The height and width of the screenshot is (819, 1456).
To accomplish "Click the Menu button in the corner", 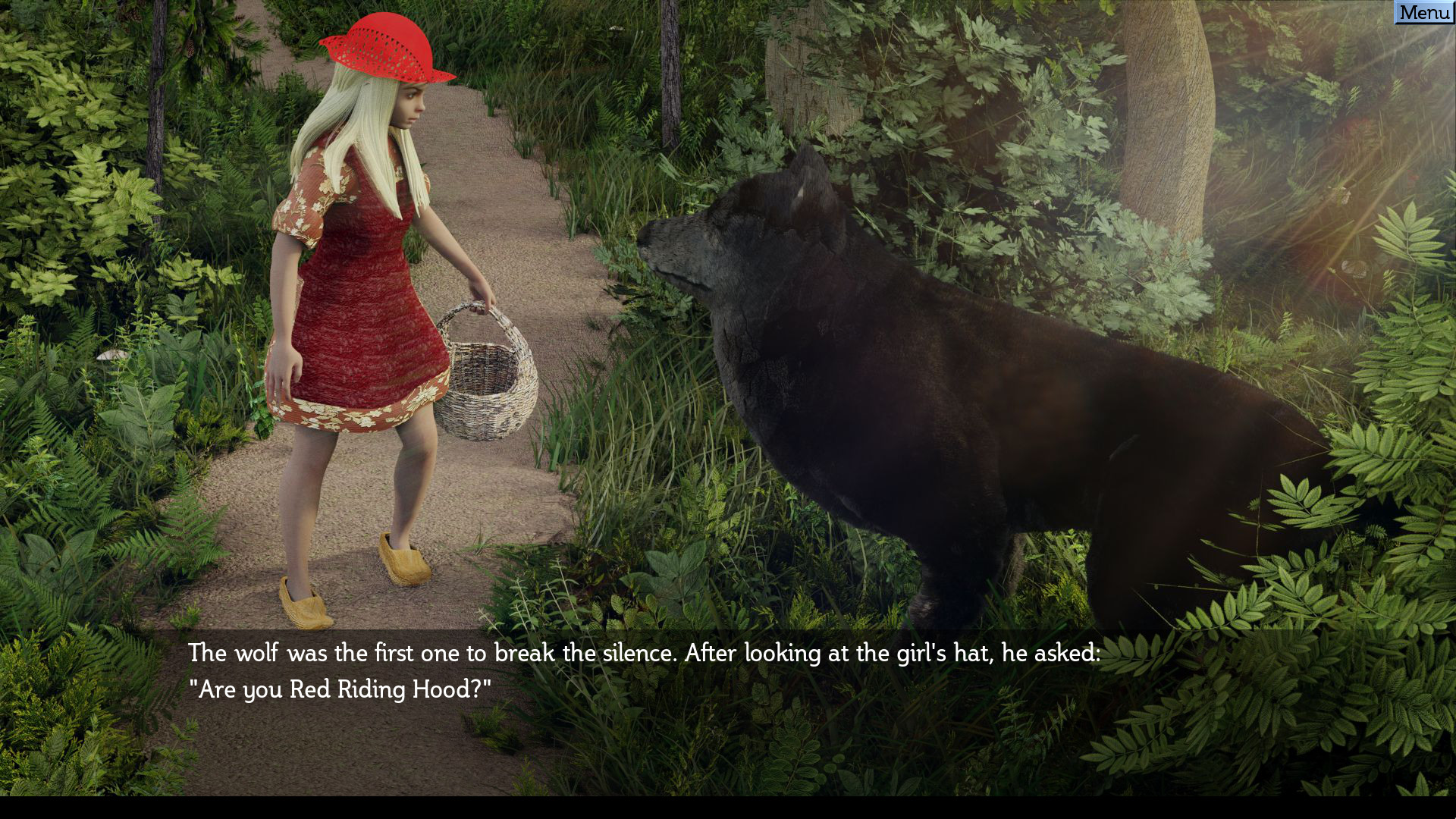I will coord(1424,12).
